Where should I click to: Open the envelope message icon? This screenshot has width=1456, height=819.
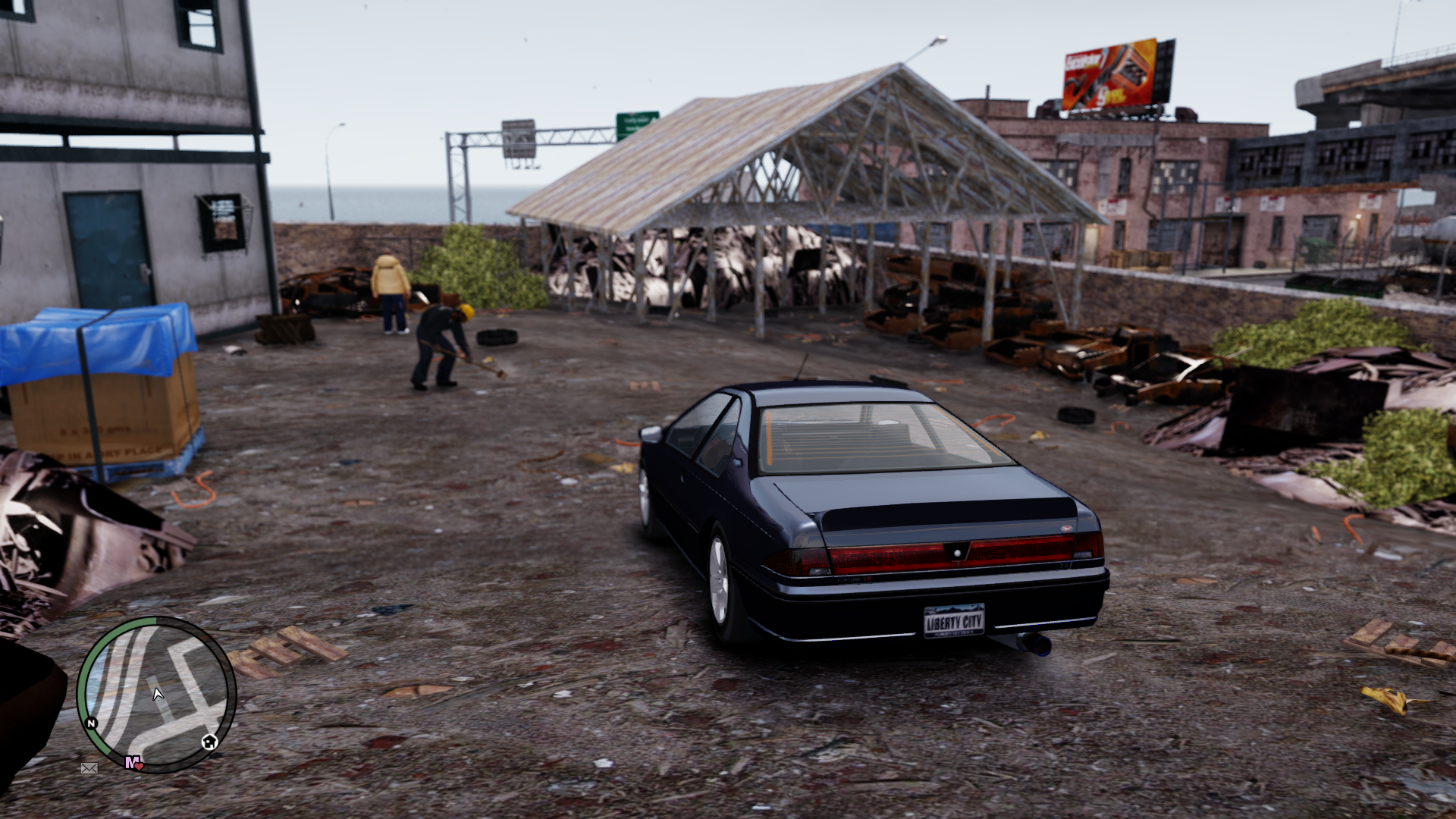click(89, 768)
